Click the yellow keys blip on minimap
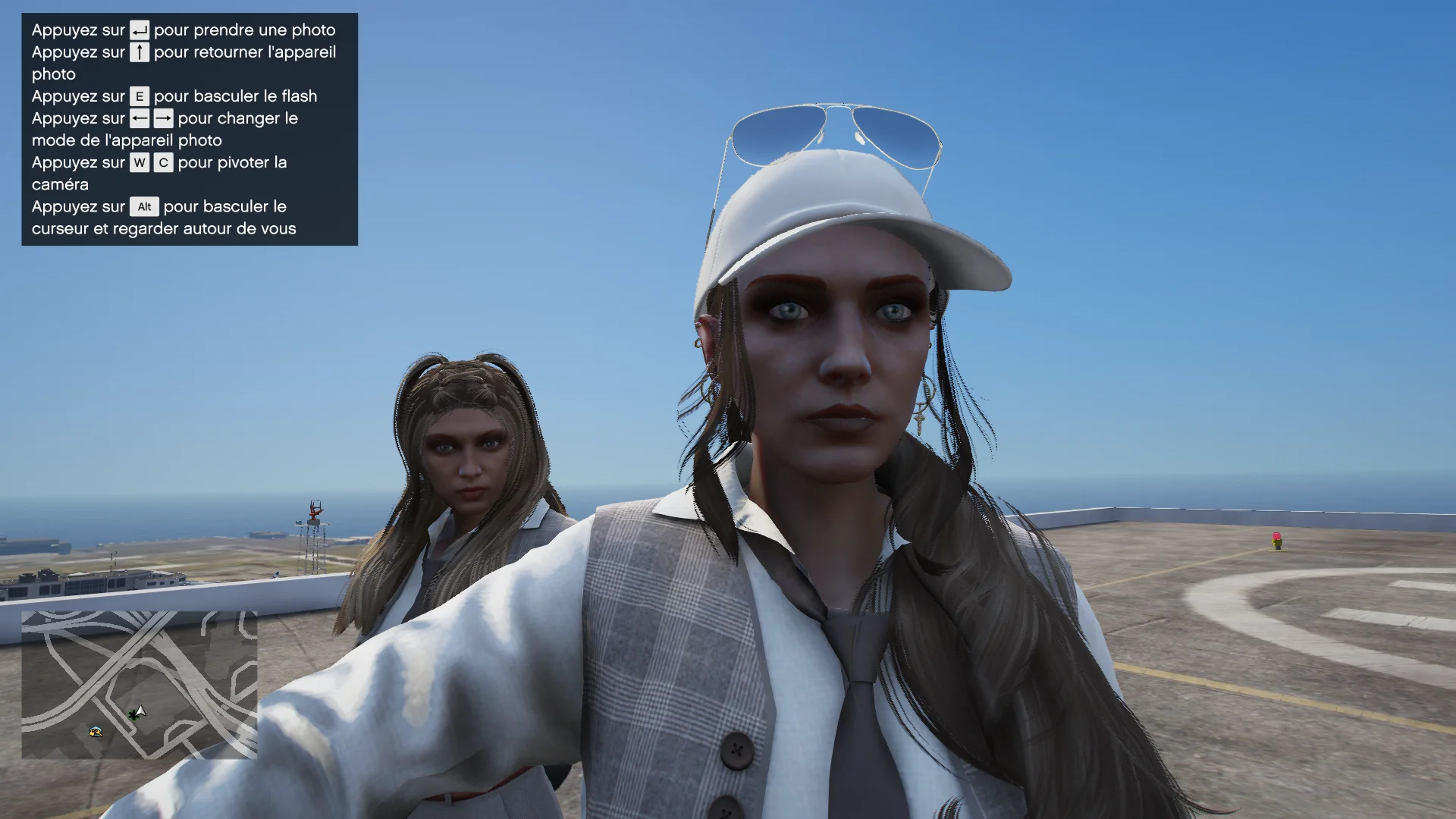 96,732
